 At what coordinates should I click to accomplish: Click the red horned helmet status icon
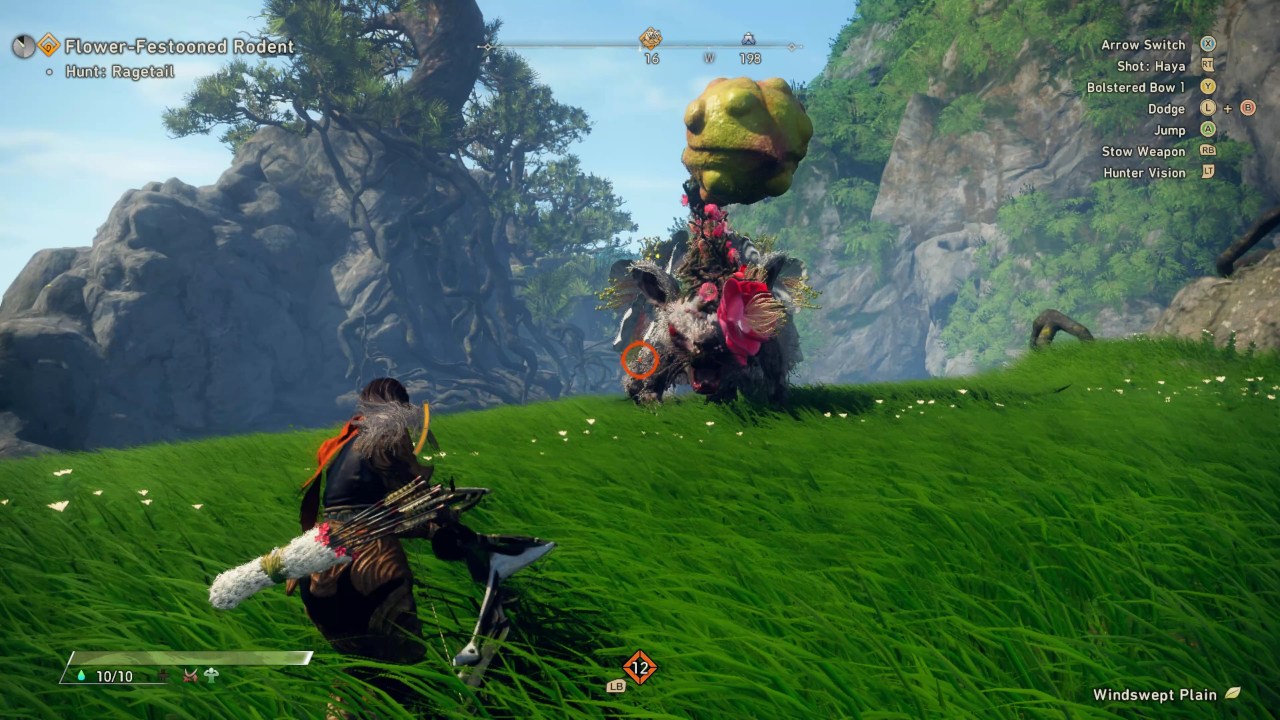tap(190, 676)
